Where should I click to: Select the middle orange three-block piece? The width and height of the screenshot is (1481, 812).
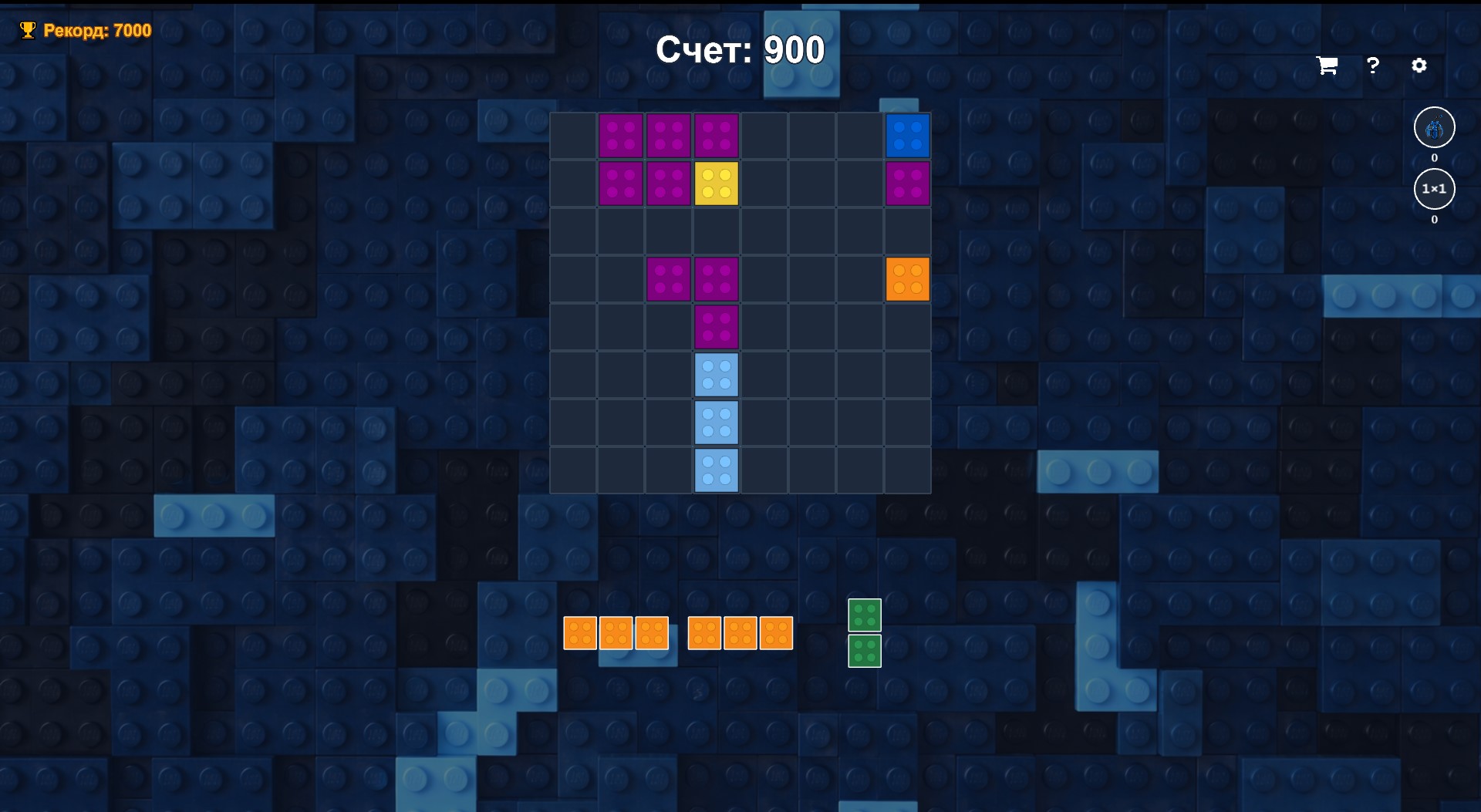(740, 632)
